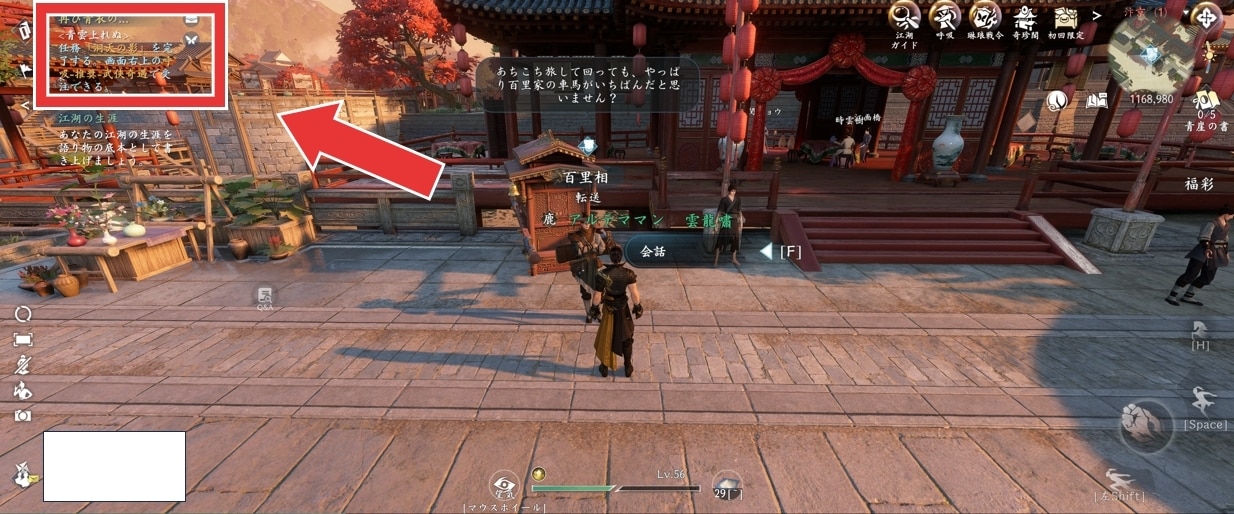Open the 琳琅戦令 battle pass icon
Image resolution: width=1234 pixels, height=514 pixels.
(985, 16)
